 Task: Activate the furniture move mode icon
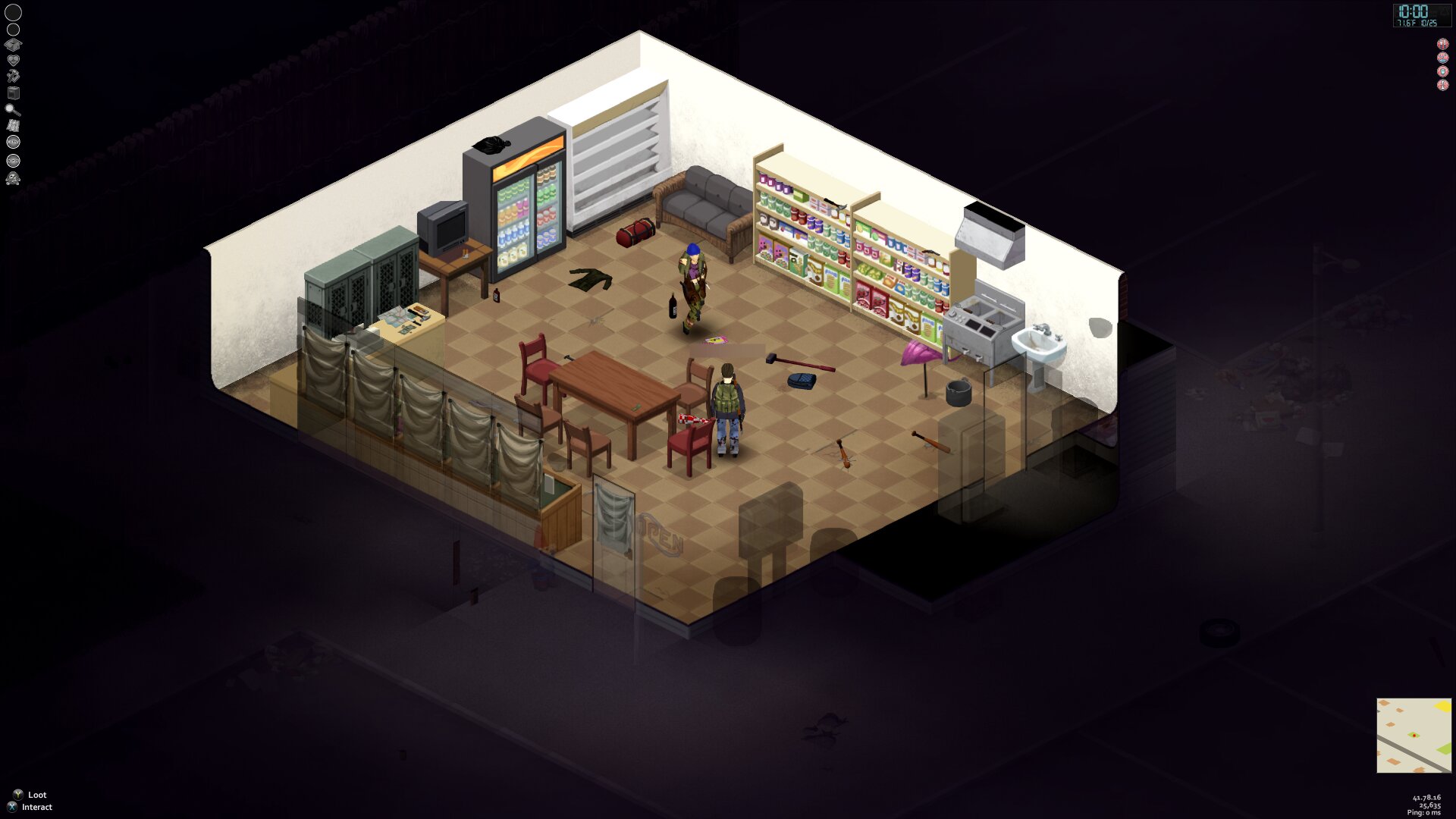click(x=13, y=93)
